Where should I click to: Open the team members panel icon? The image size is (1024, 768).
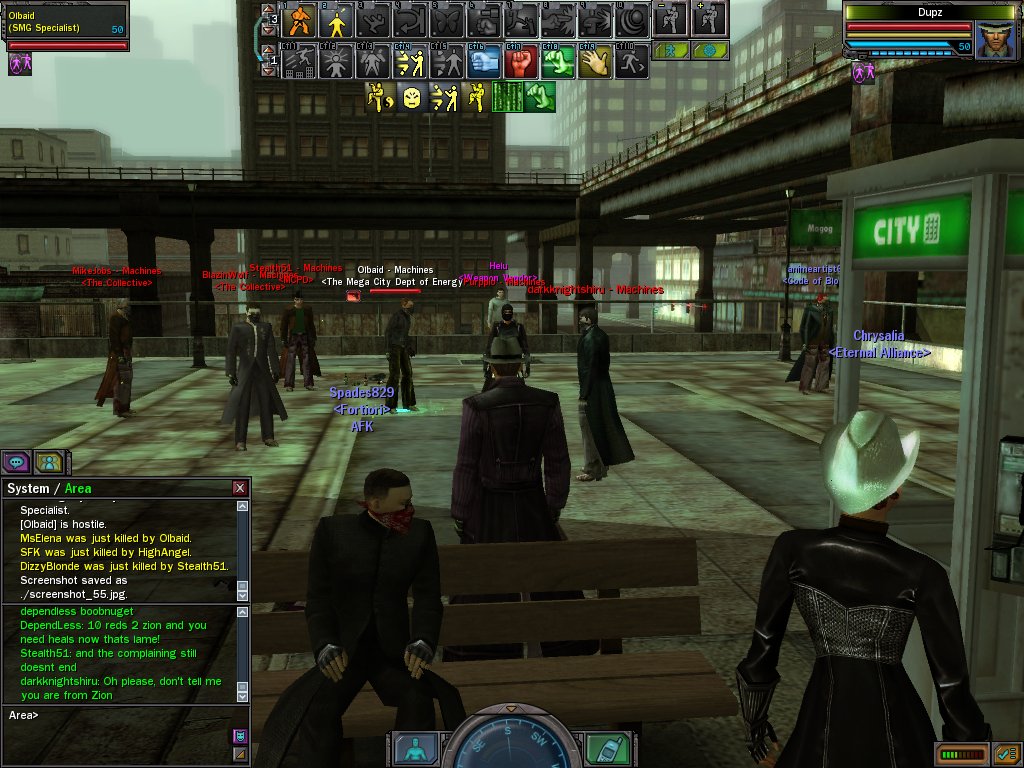tap(48, 462)
